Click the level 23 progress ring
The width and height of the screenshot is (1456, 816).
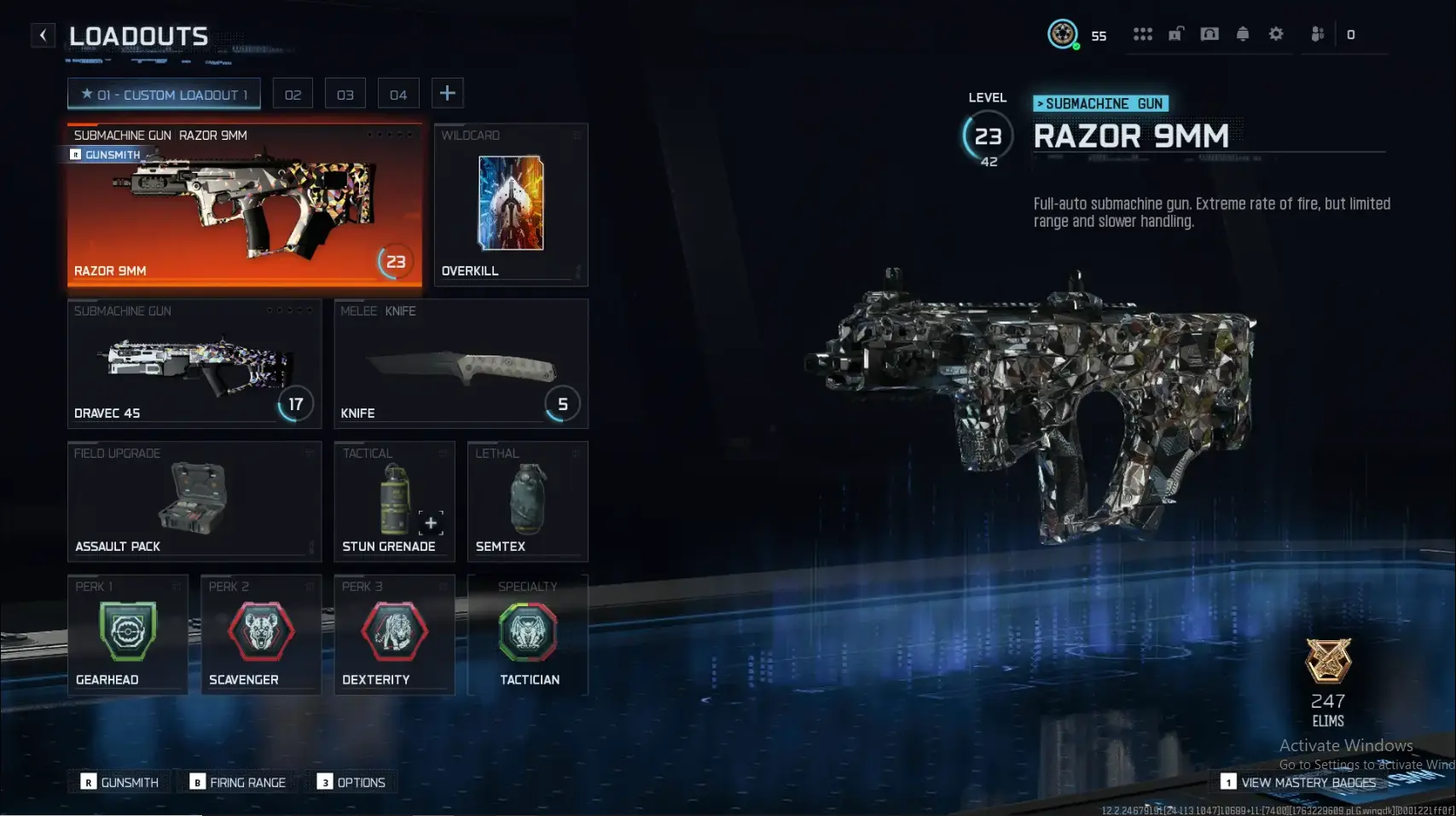click(x=988, y=136)
